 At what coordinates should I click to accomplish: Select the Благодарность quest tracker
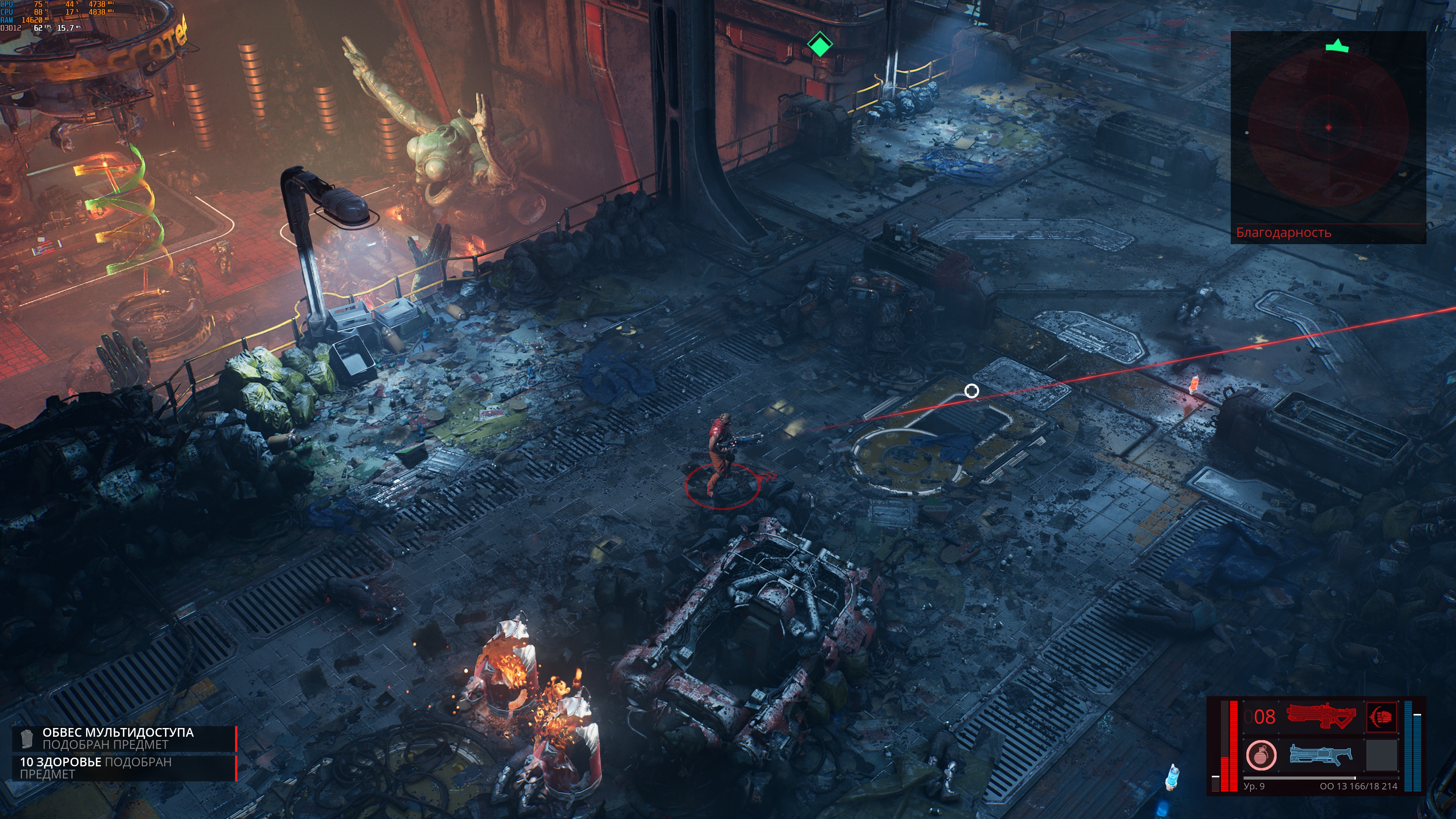pyautogui.click(x=1283, y=232)
